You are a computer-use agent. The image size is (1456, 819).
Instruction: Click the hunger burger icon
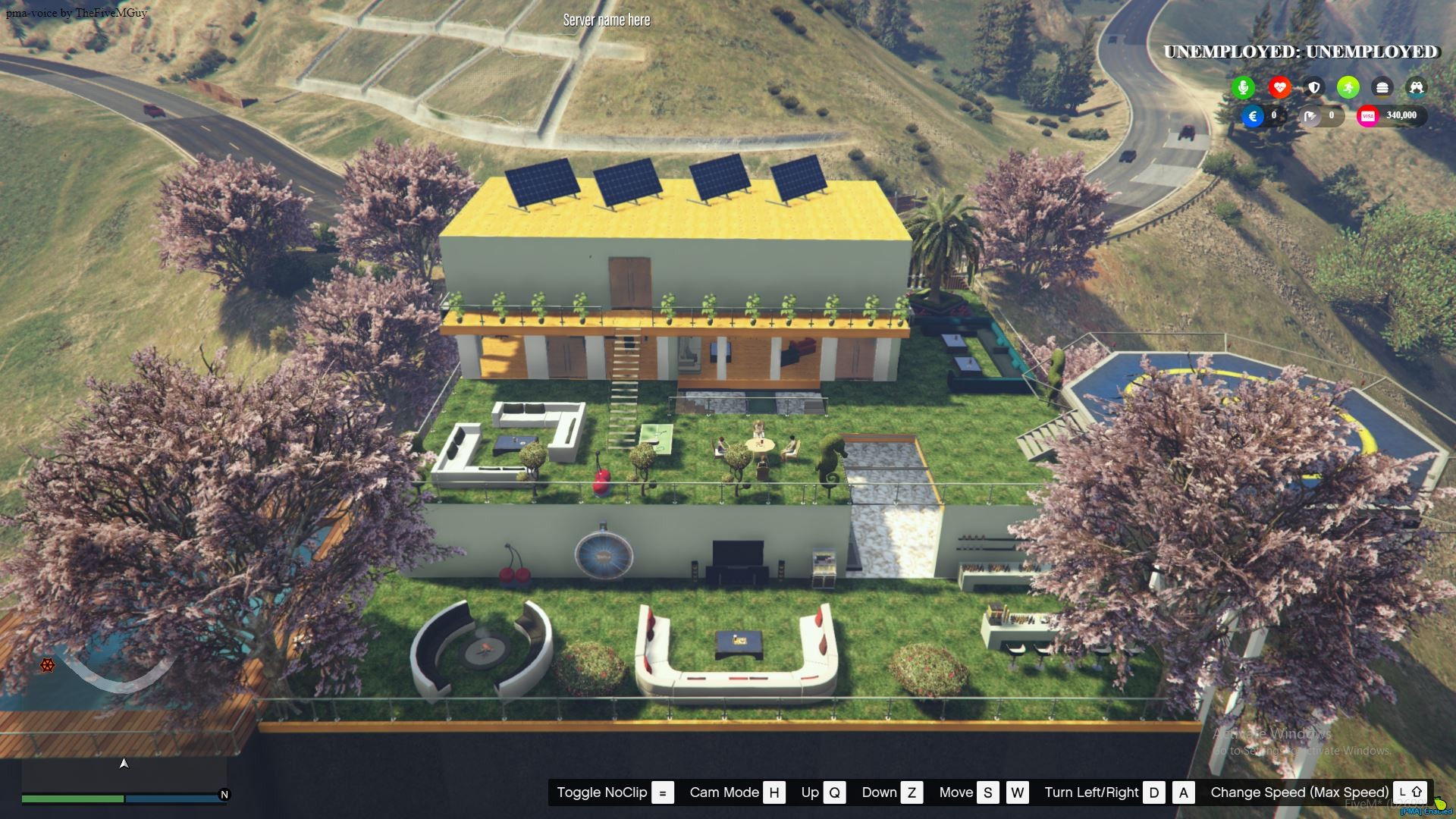tap(1382, 87)
